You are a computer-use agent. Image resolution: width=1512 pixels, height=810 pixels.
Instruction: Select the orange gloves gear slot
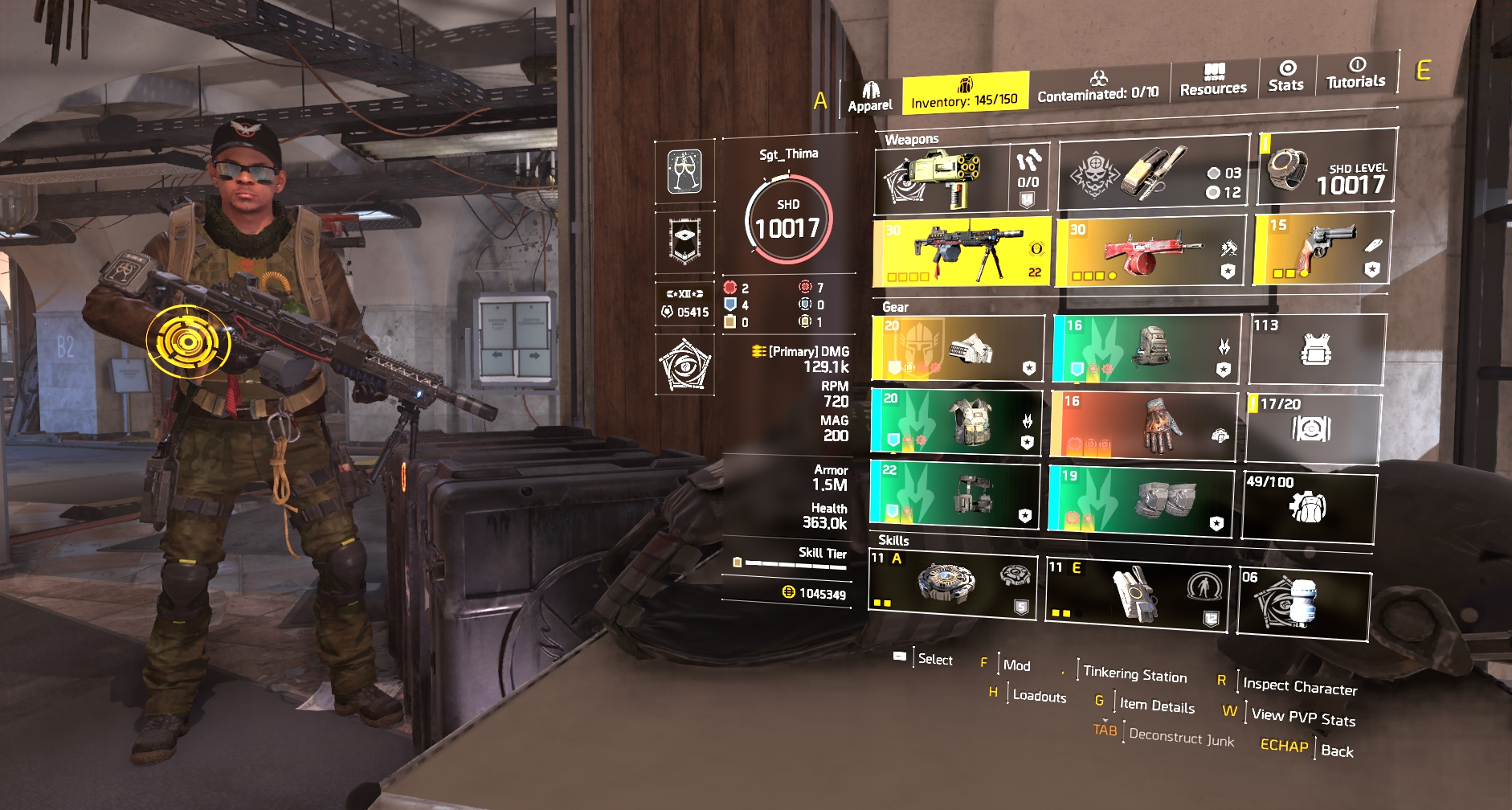pos(1143,426)
